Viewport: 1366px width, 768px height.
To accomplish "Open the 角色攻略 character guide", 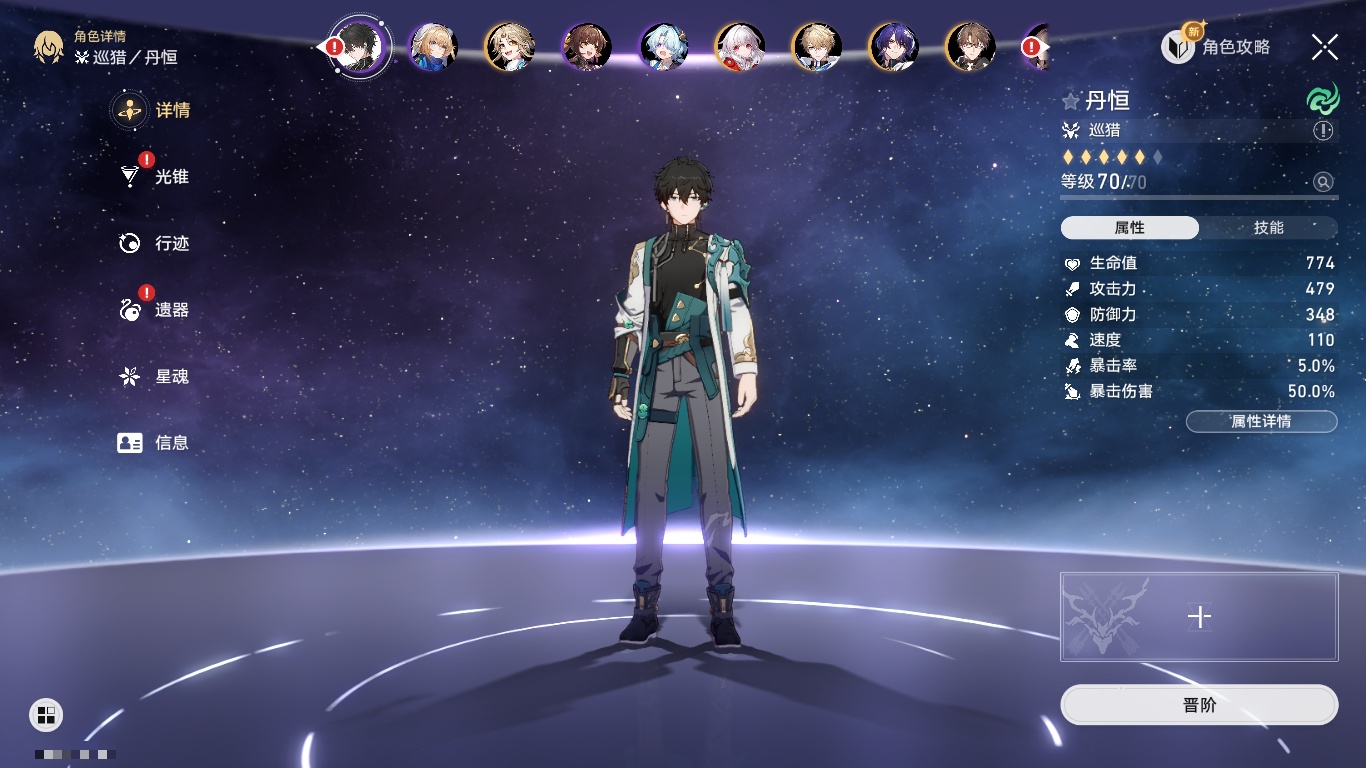I will (x=1216, y=47).
